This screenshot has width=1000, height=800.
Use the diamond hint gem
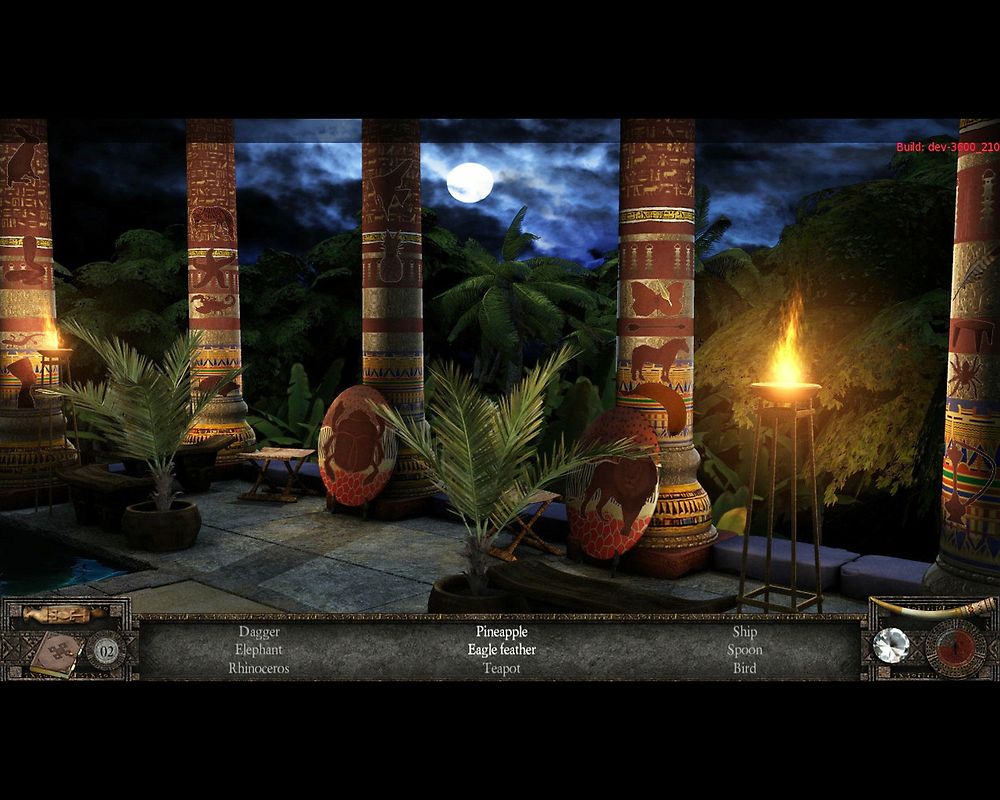point(890,645)
